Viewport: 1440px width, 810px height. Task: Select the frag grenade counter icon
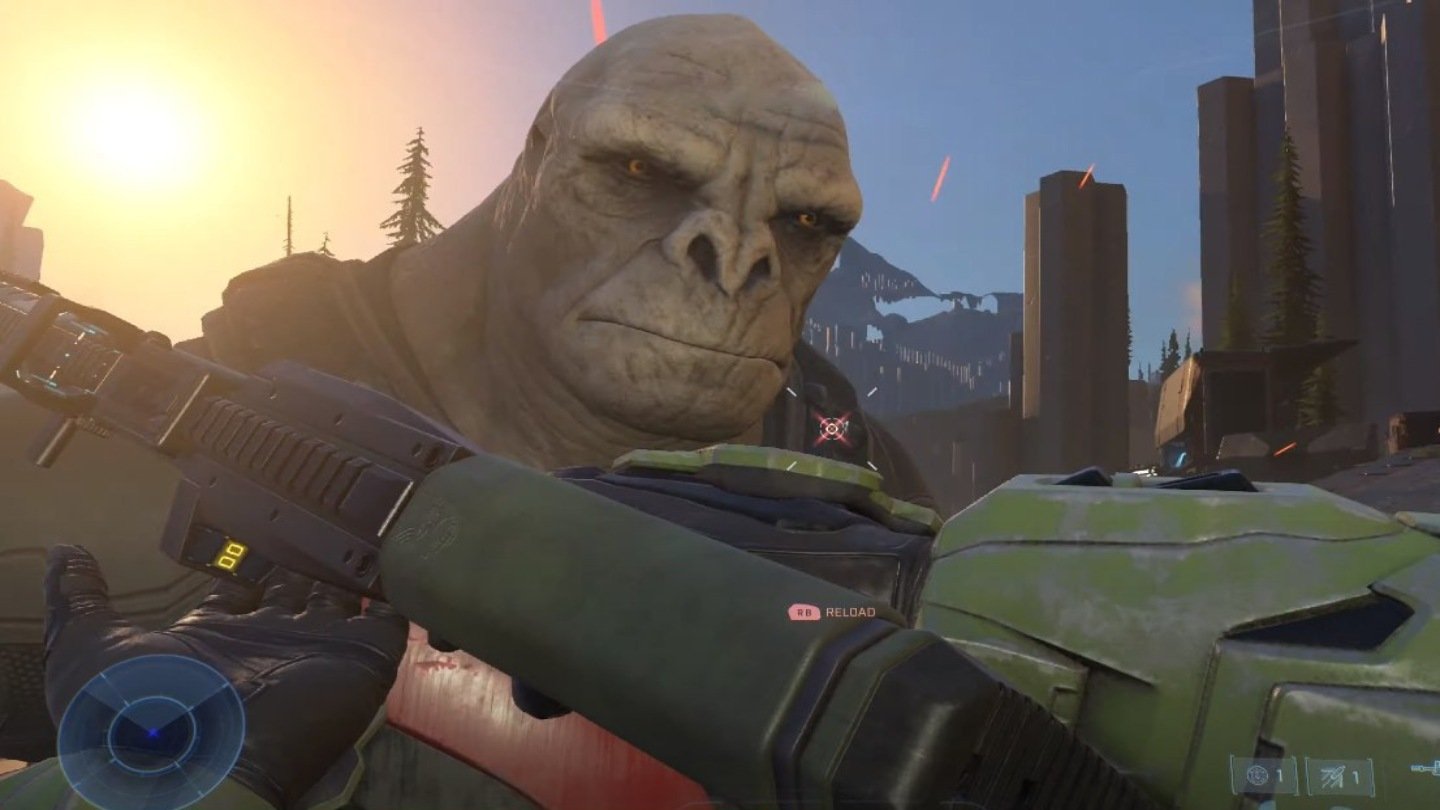pyautogui.click(x=1258, y=774)
